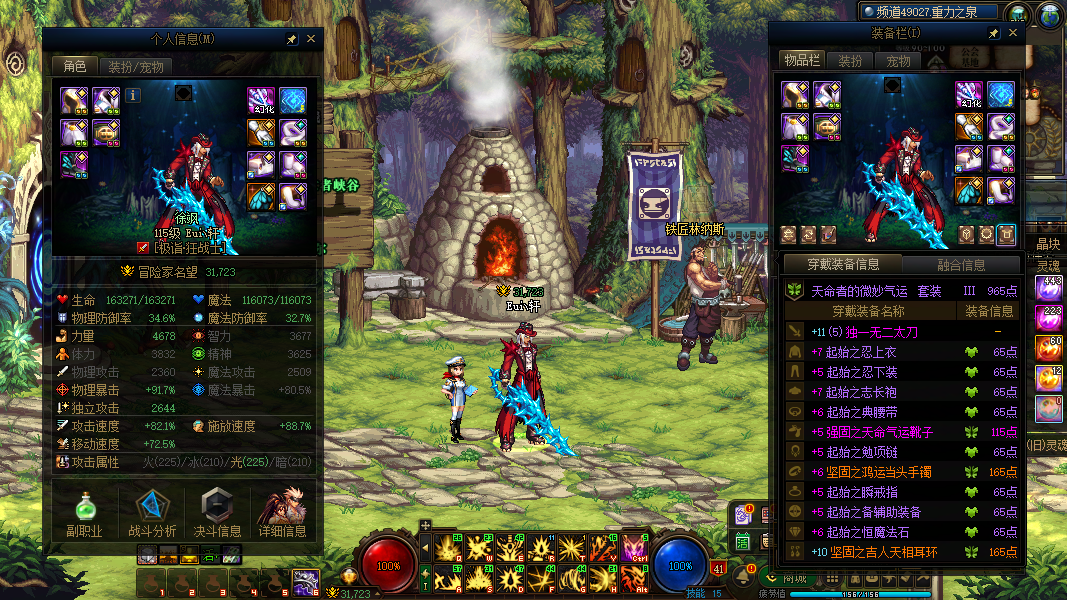Open 详细信息 detailed stats
The width and height of the screenshot is (1067, 600).
click(x=282, y=511)
